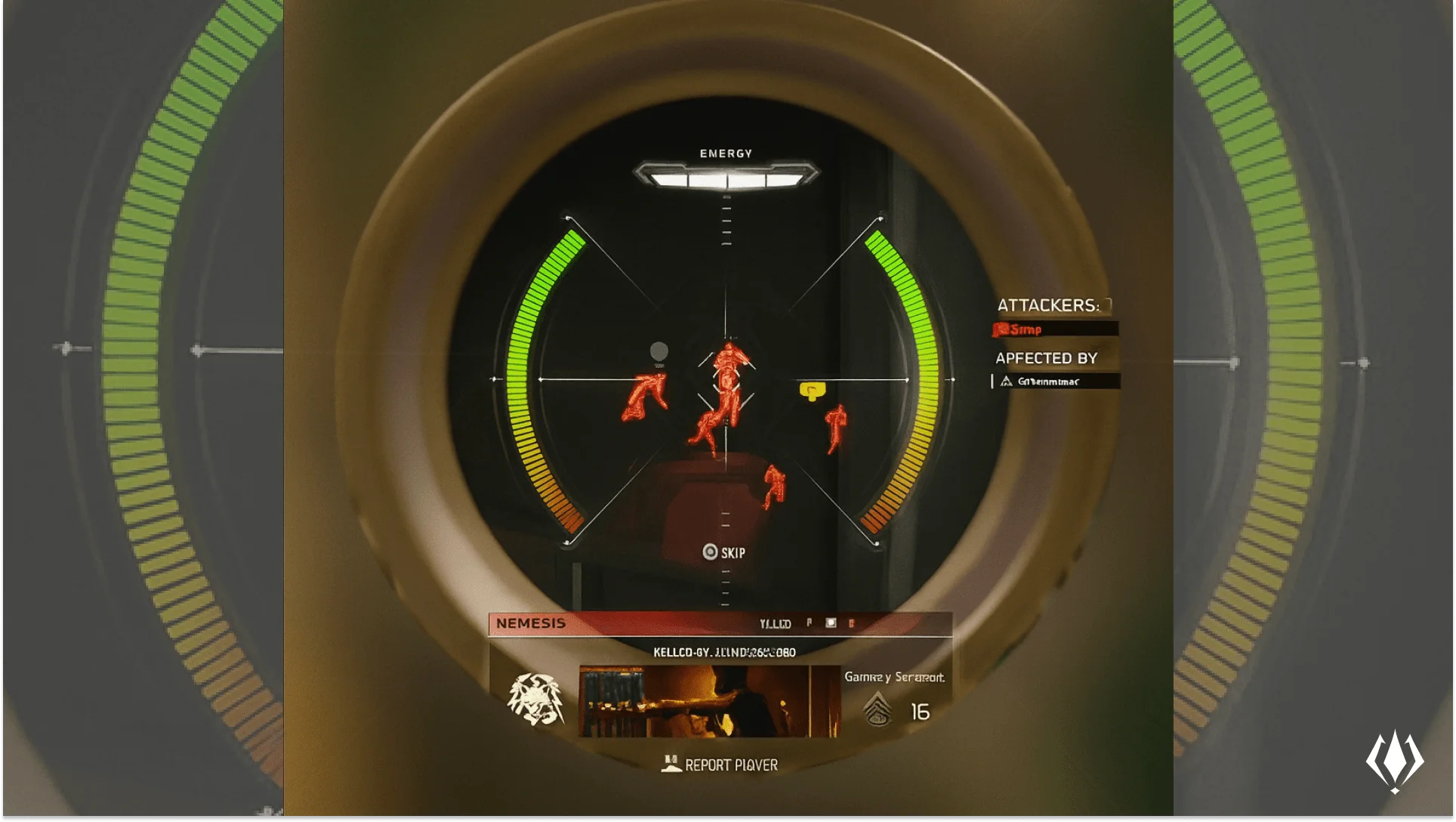Select the killer's calling card thumbnail

(709, 701)
